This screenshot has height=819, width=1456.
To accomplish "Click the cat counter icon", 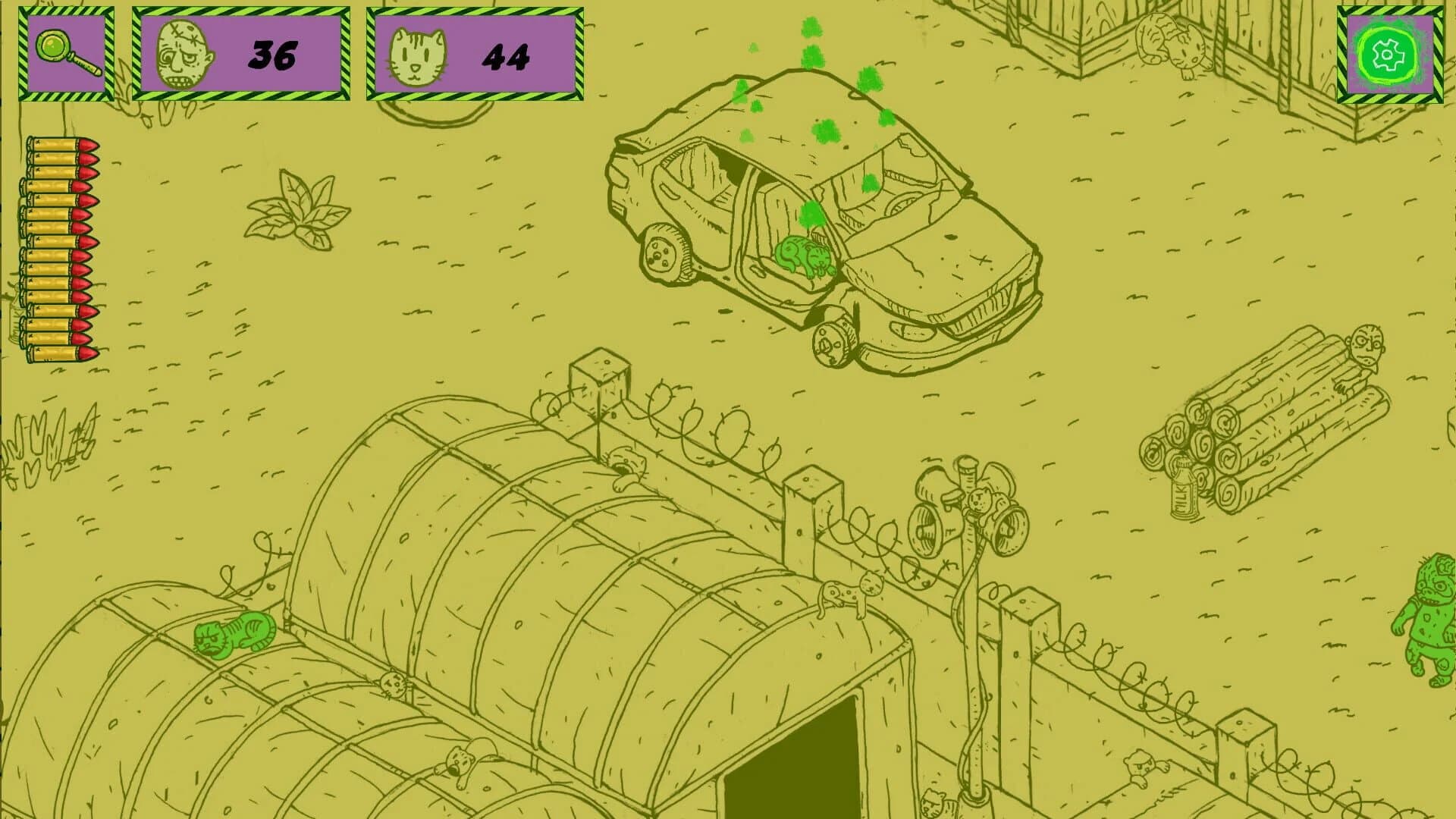I will pos(415,53).
